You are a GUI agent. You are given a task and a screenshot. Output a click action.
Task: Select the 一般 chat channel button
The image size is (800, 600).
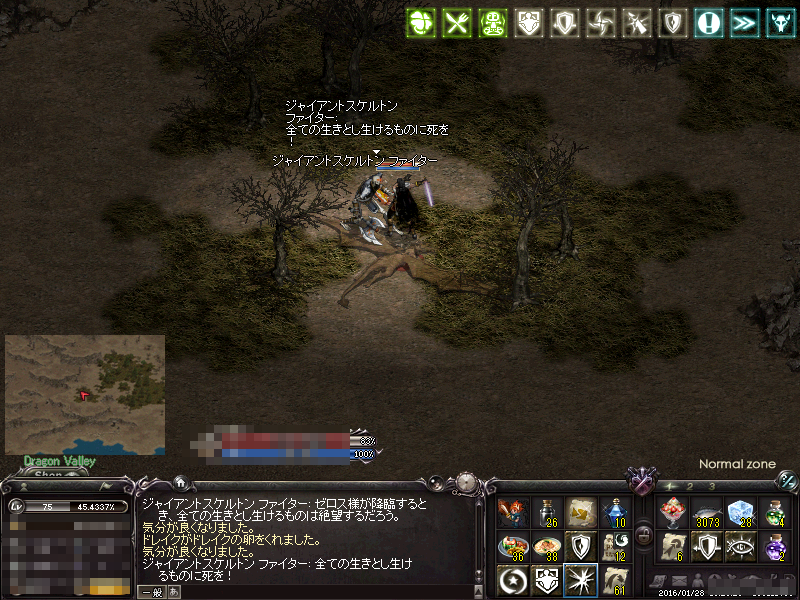pos(151,592)
